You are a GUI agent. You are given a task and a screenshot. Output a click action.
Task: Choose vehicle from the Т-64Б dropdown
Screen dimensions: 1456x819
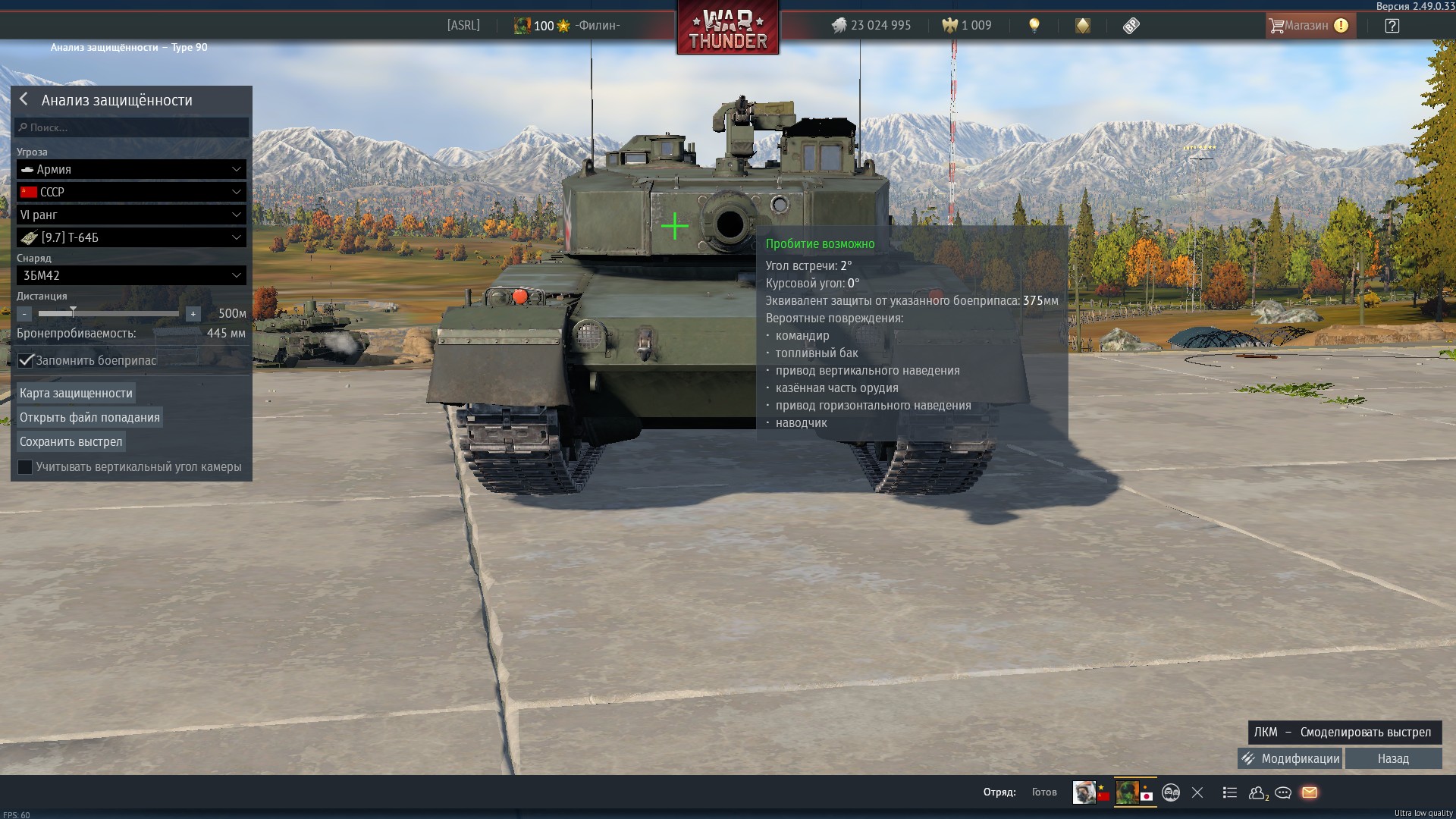pos(132,237)
